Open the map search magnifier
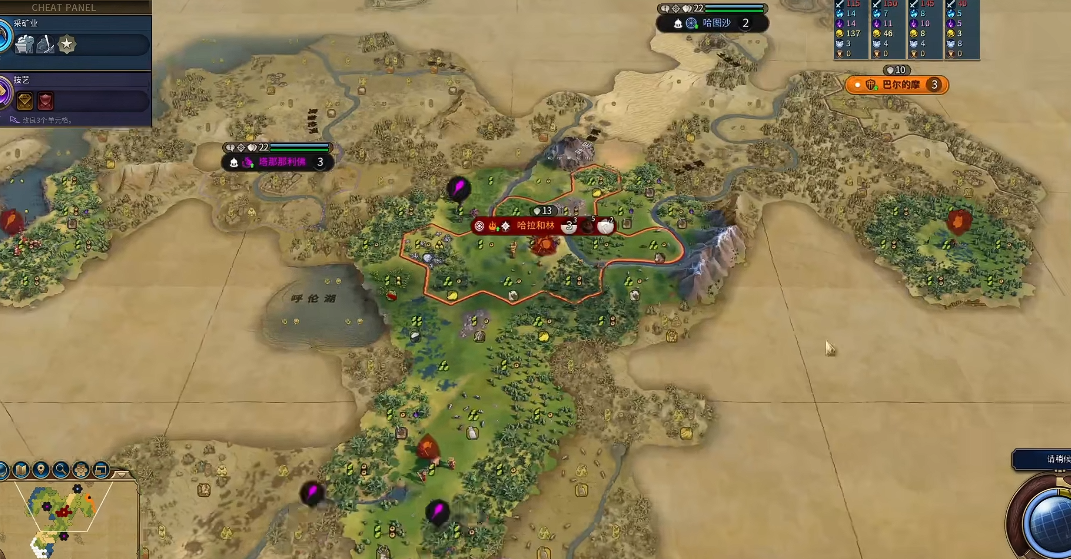 tap(61, 469)
